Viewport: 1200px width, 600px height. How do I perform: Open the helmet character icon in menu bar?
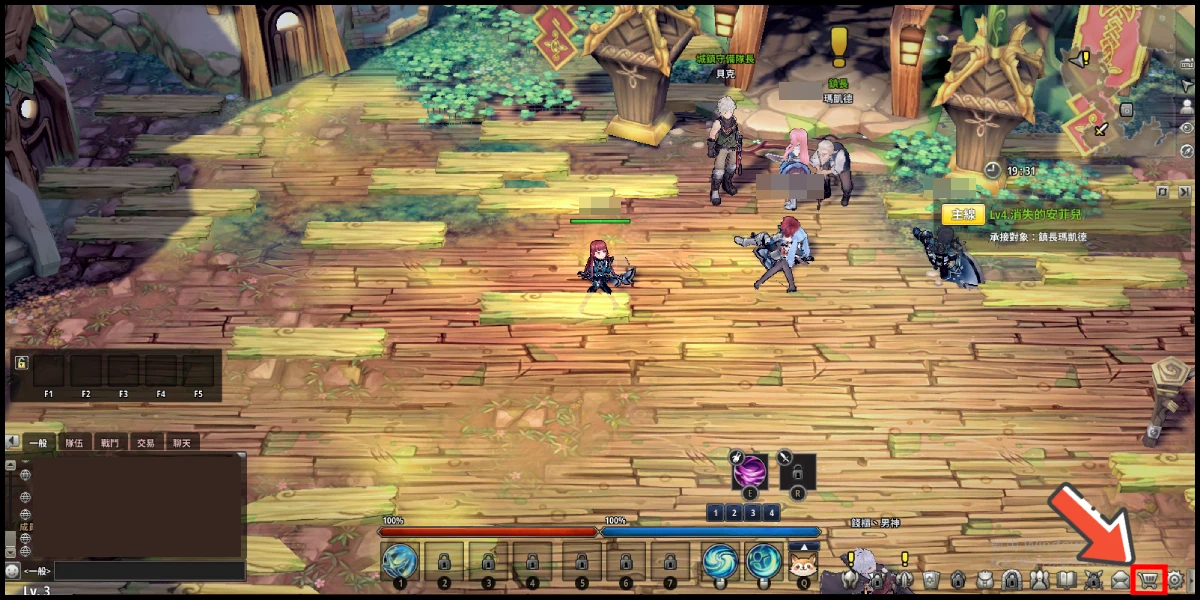point(849,579)
